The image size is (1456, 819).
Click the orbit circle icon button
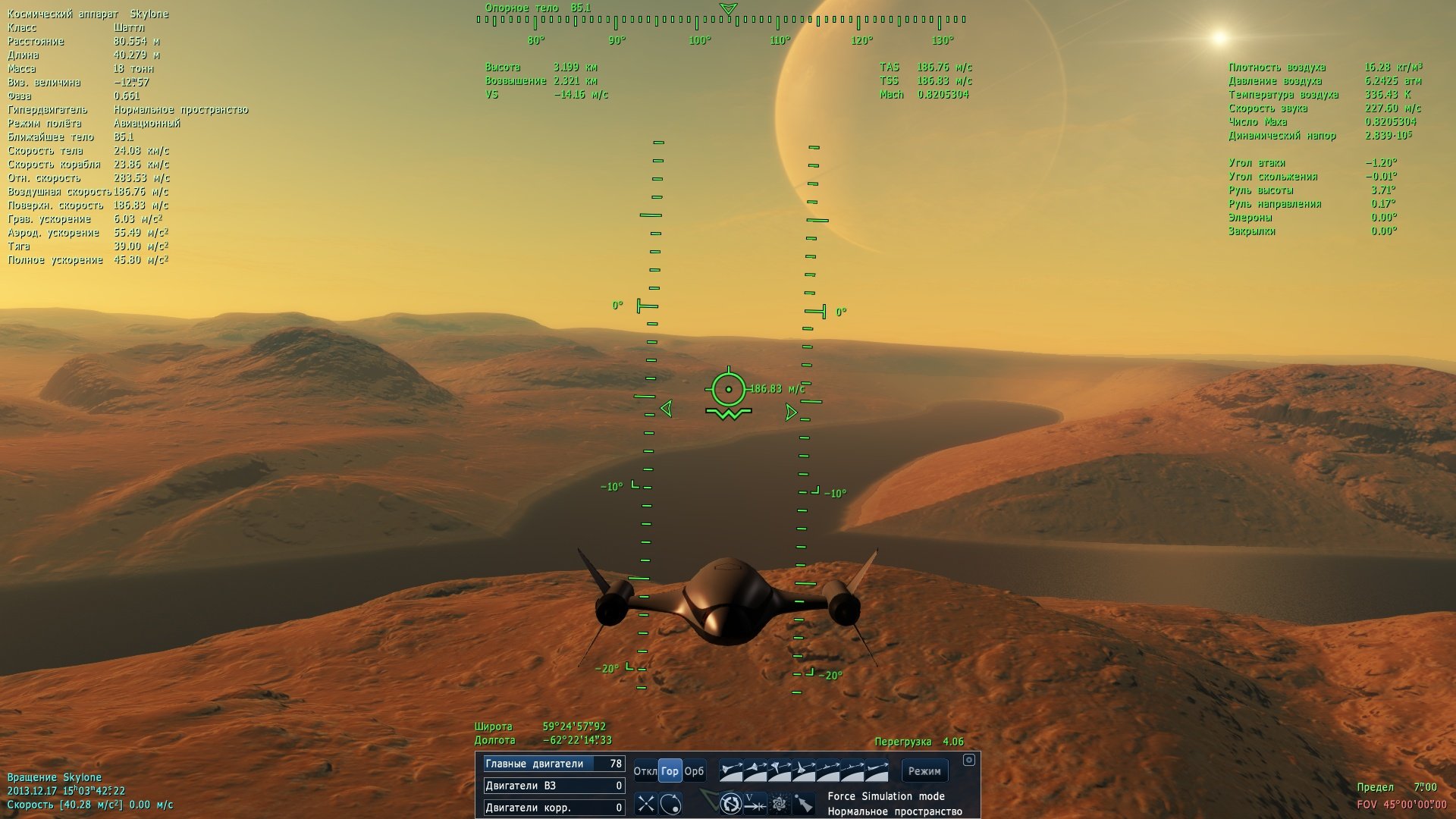click(670, 803)
